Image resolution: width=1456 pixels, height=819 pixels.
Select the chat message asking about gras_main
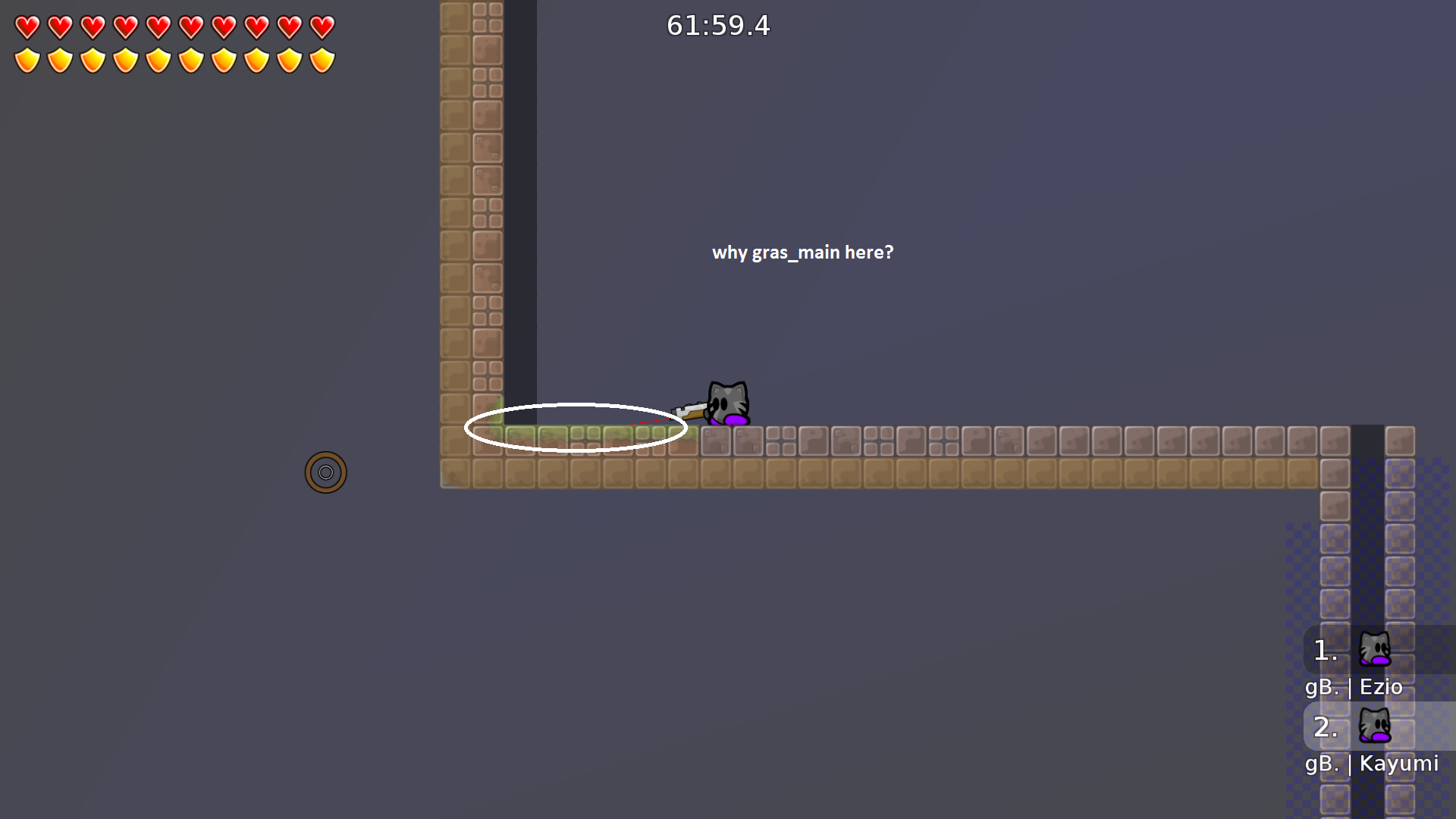click(x=803, y=252)
